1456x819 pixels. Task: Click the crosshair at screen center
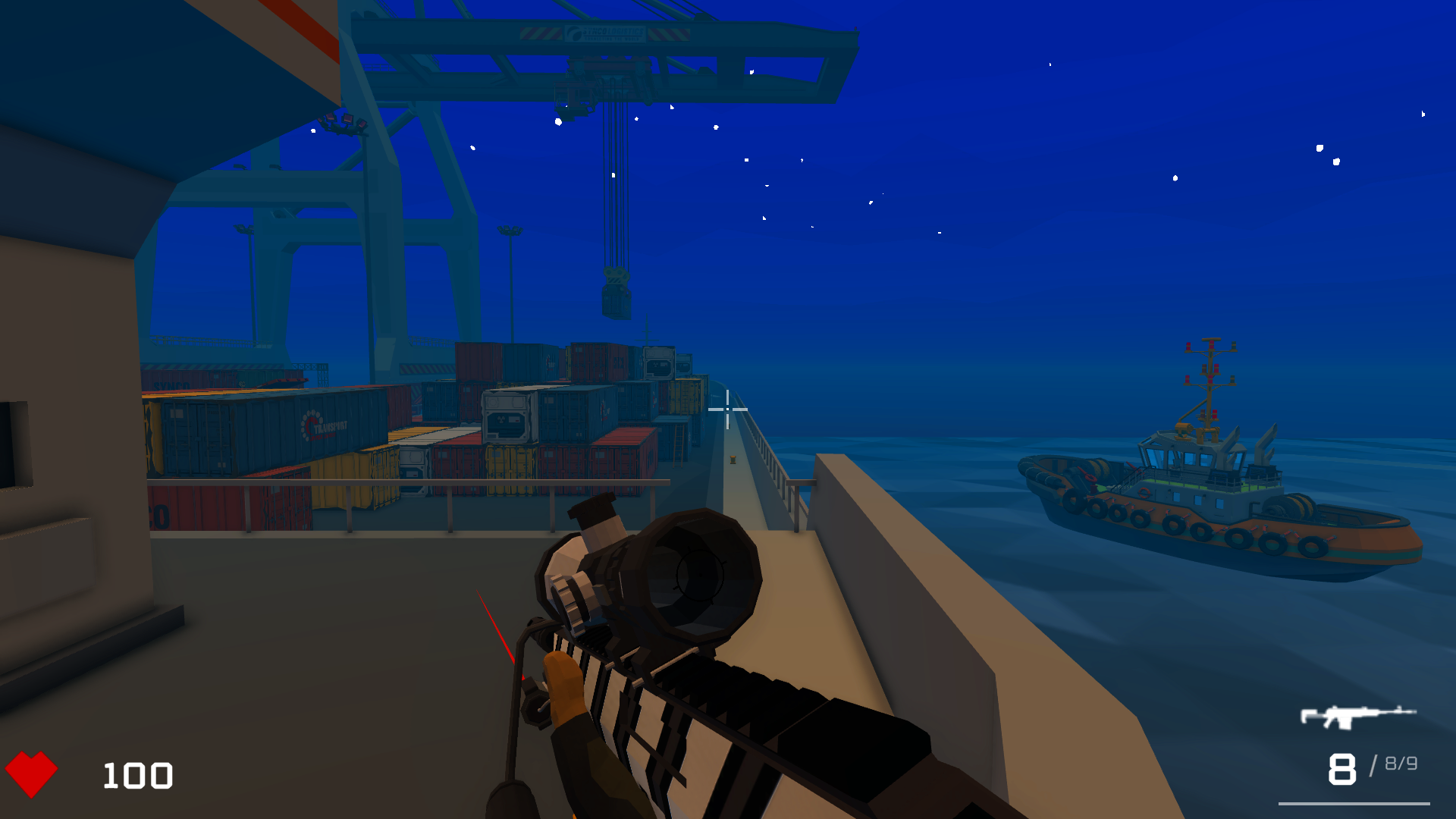click(727, 409)
